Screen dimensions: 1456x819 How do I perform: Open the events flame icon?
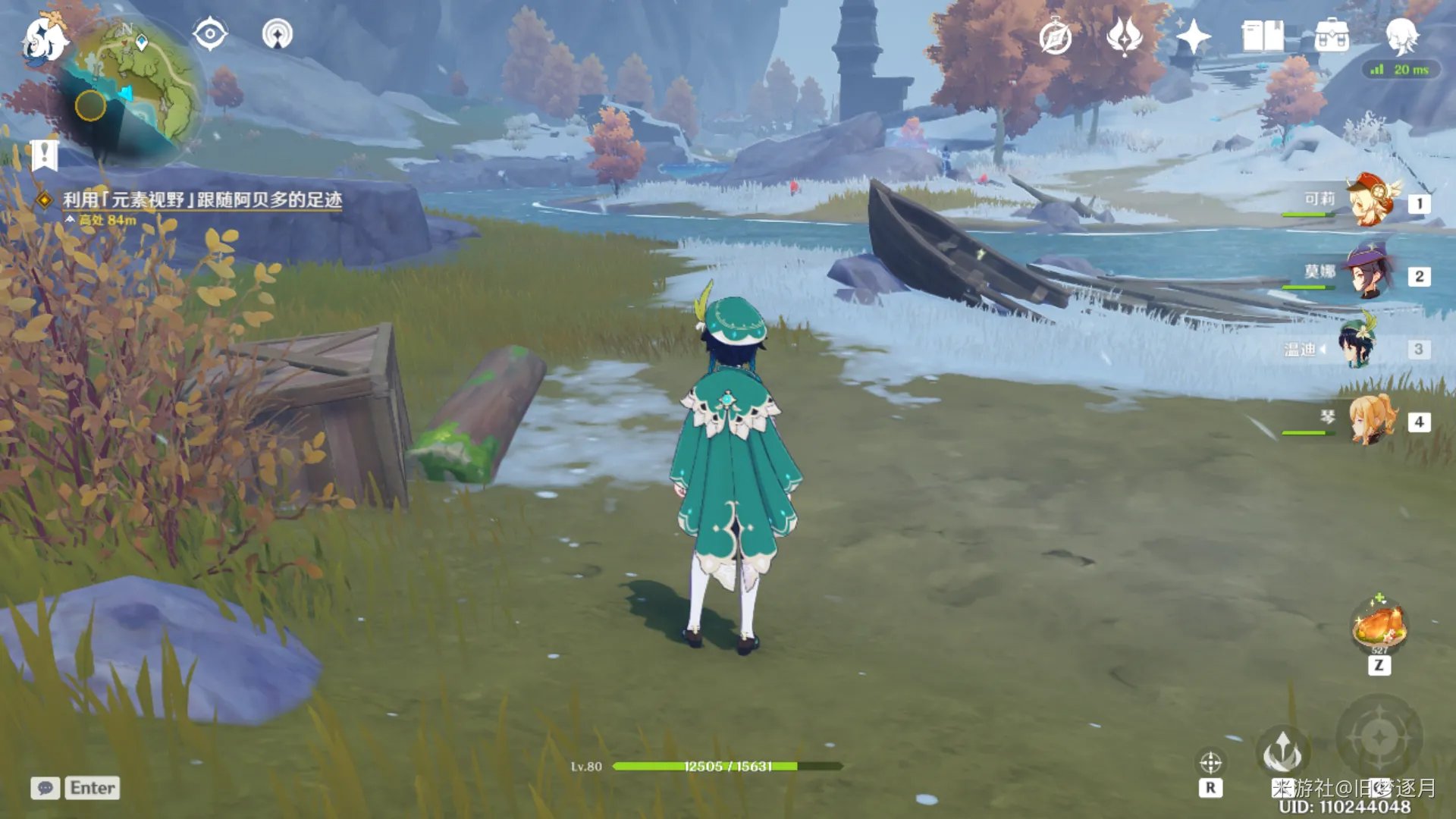(1124, 36)
